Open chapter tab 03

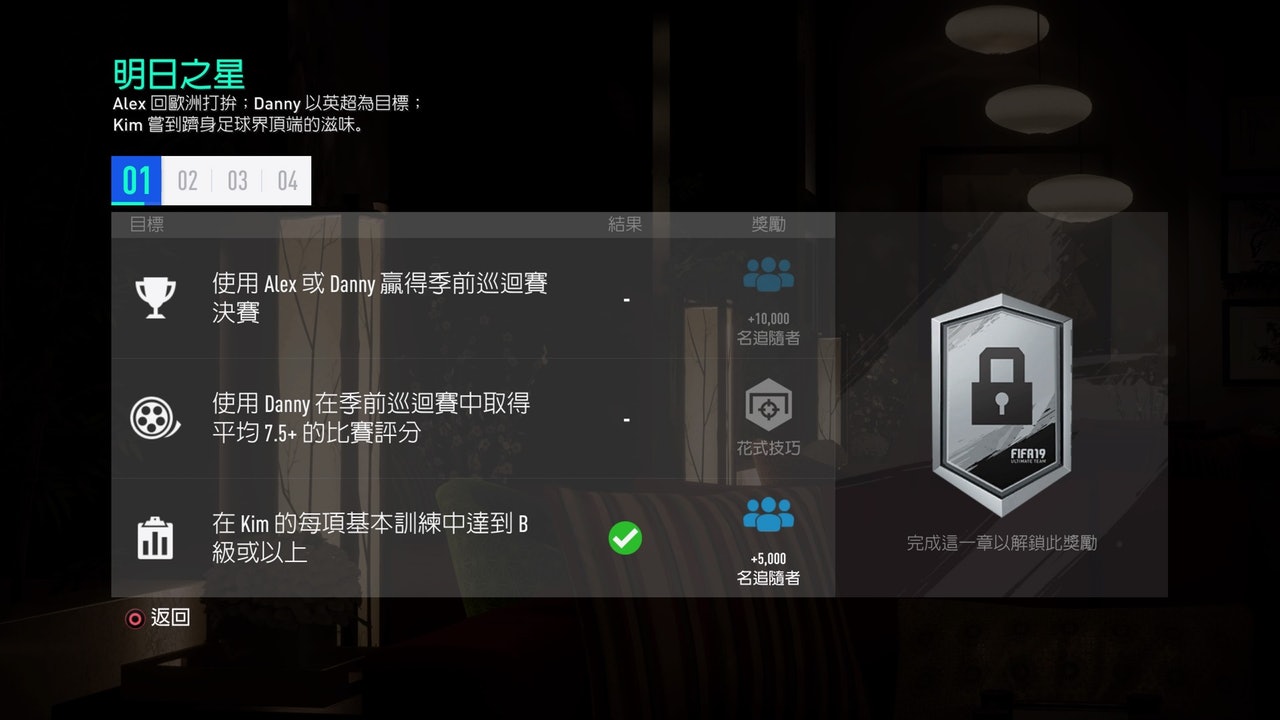[x=237, y=180]
